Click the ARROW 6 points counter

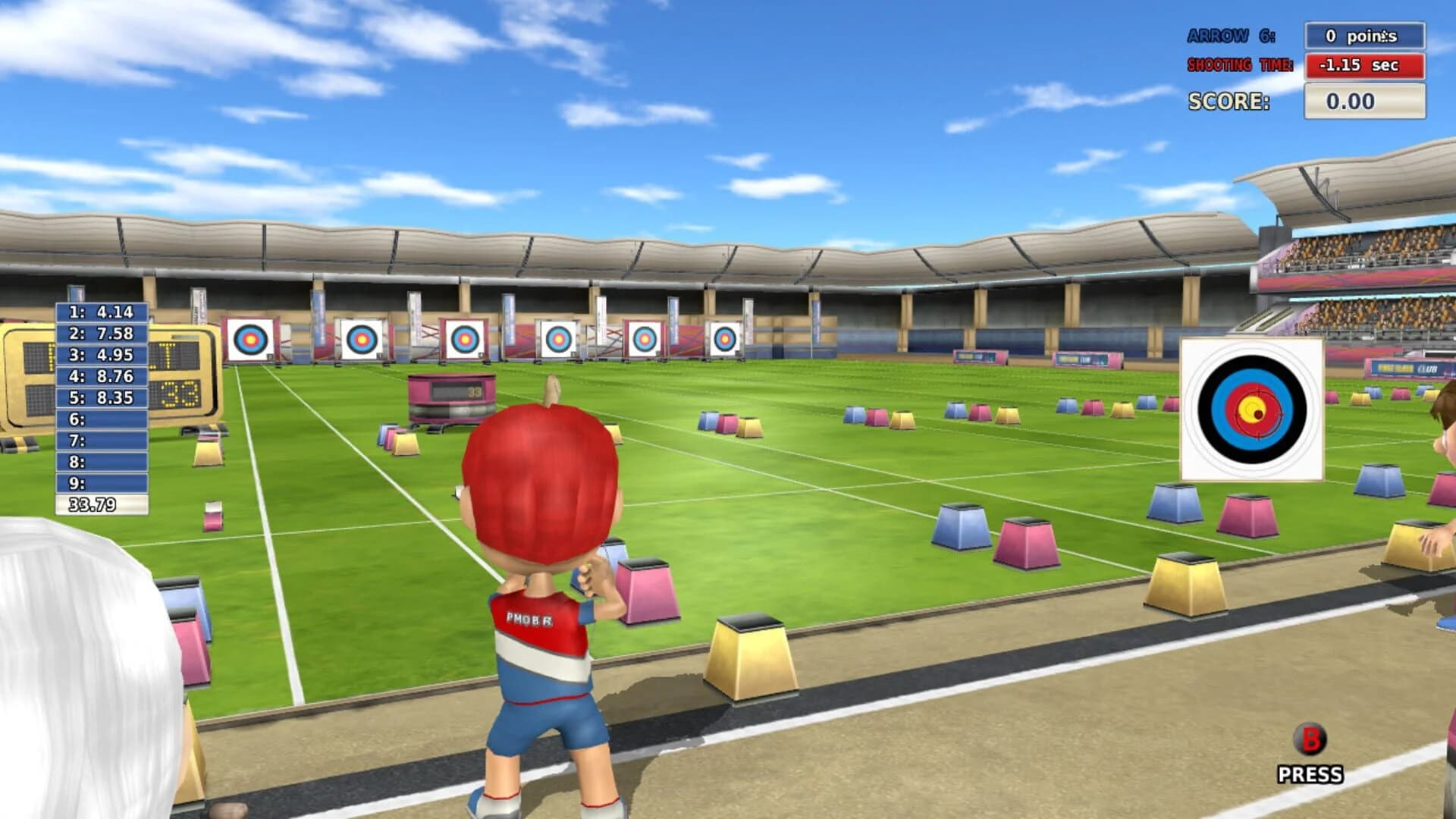(1365, 34)
